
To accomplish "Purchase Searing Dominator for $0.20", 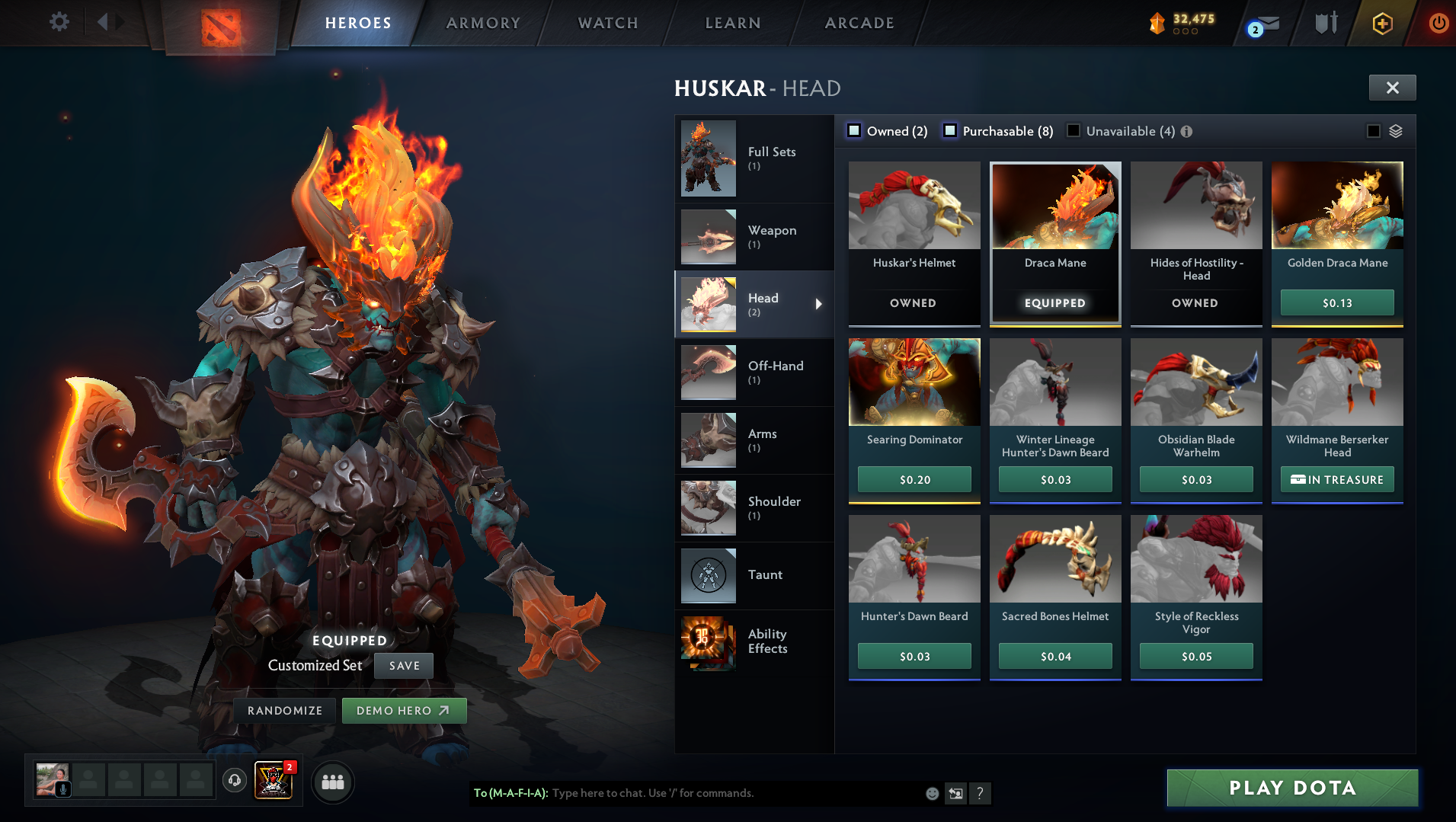I will [914, 479].
